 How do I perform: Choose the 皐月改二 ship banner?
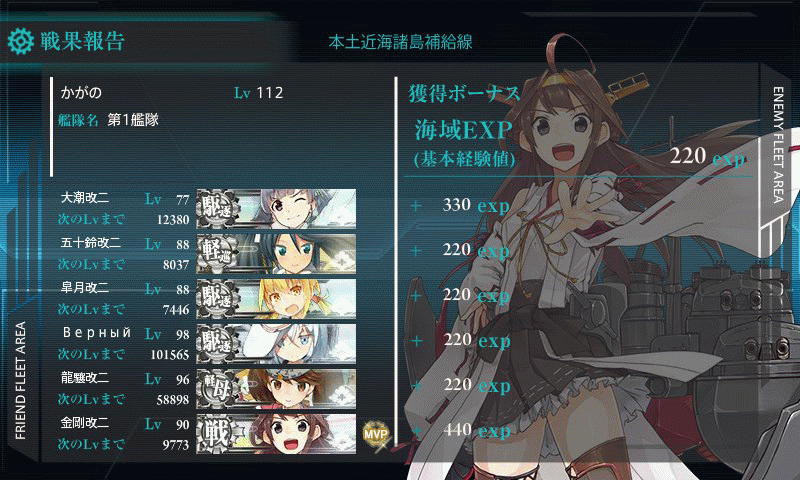click(276, 296)
